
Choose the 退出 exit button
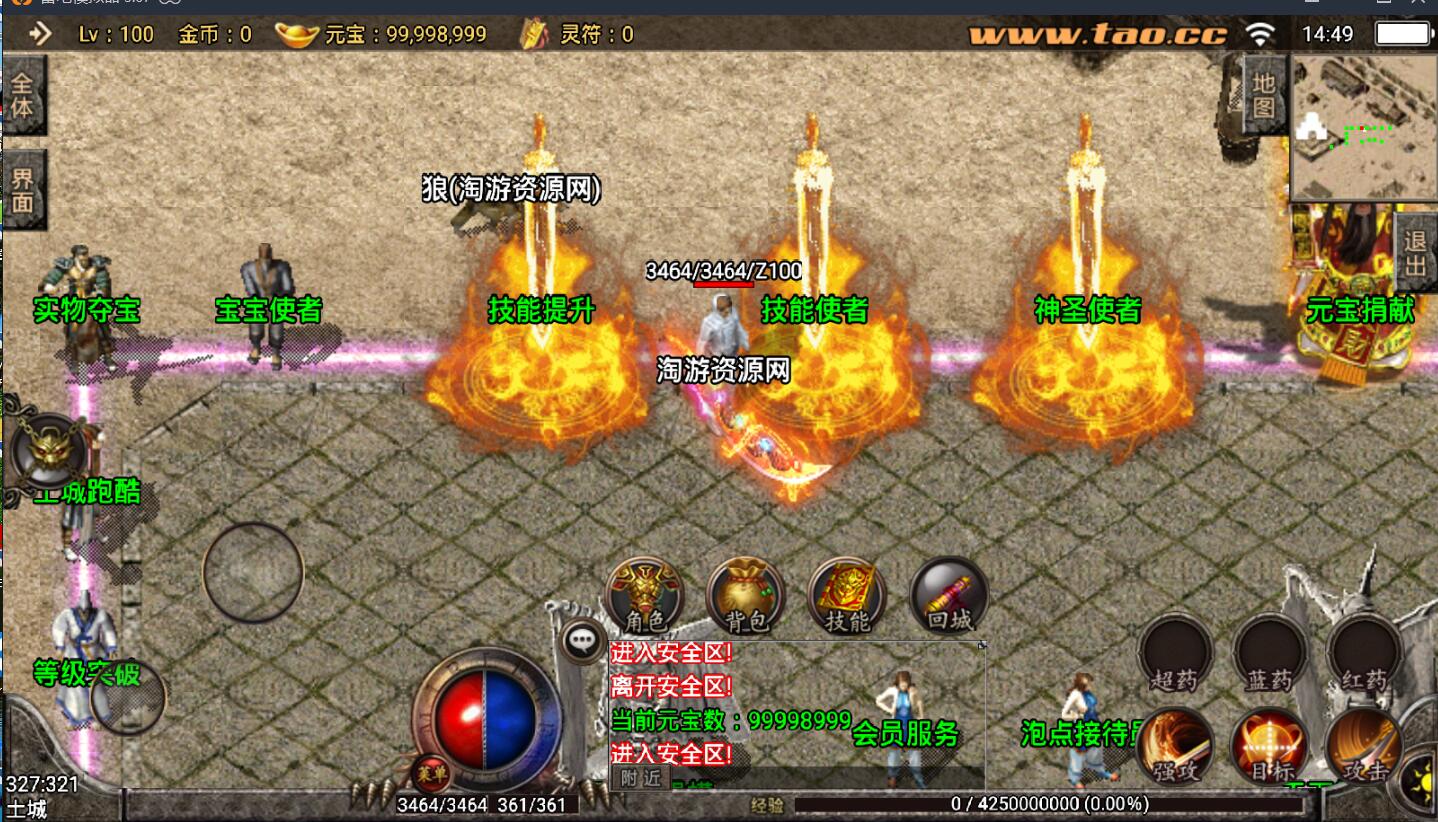point(1415,251)
